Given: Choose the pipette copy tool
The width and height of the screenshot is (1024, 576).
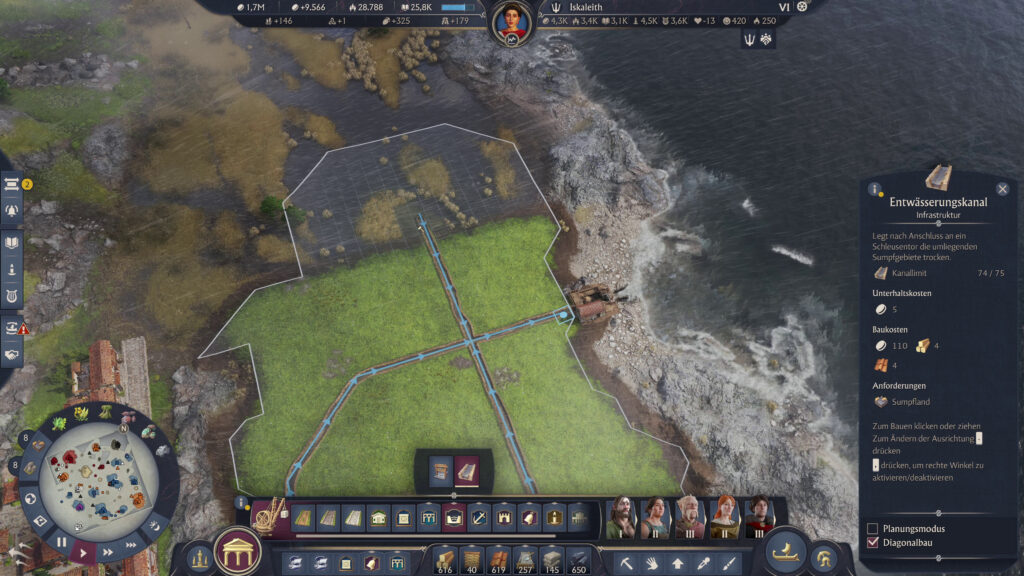Looking at the screenshot, I should [x=704, y=563].
